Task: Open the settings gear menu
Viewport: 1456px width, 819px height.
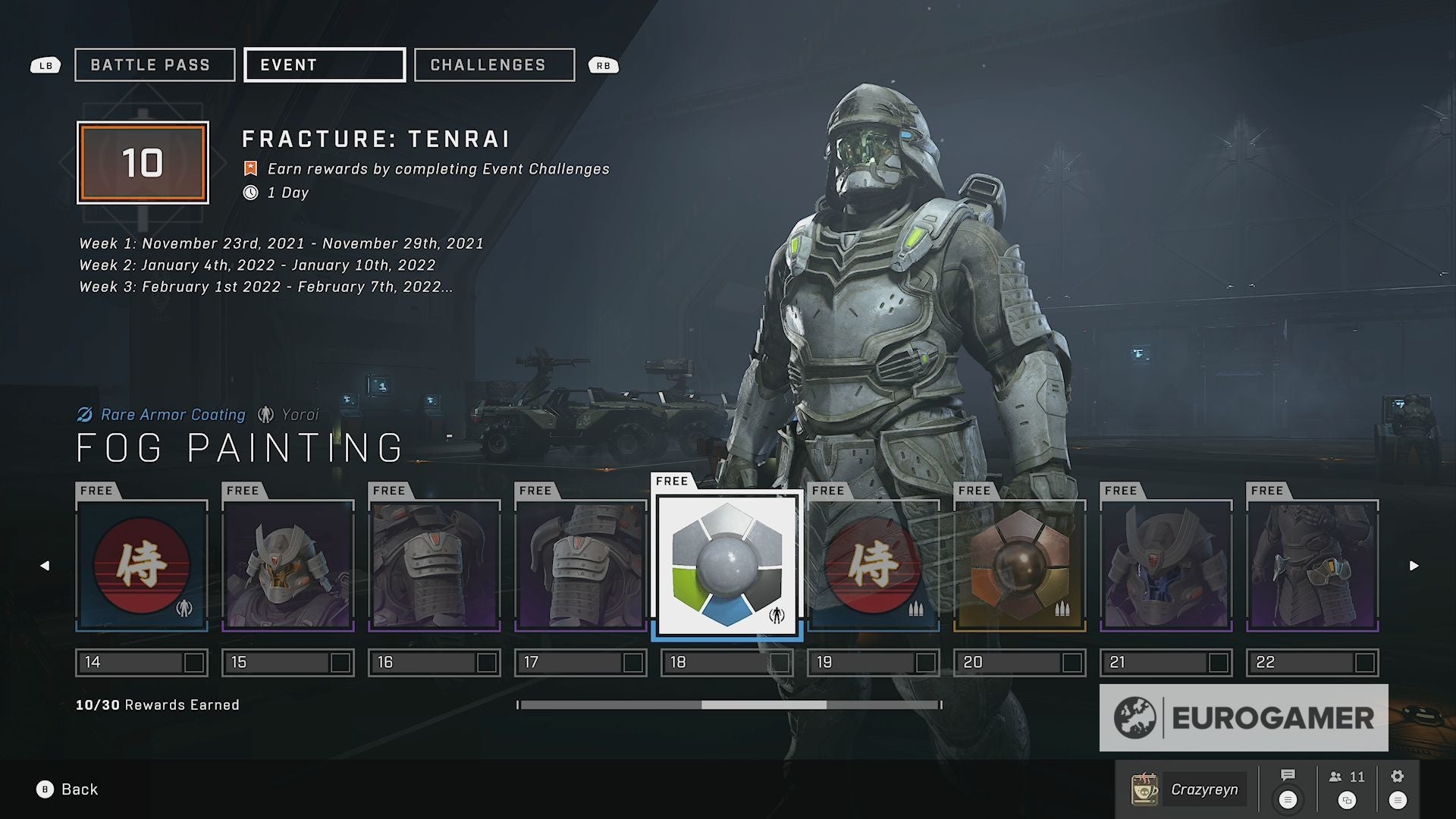Action: 1398,787
